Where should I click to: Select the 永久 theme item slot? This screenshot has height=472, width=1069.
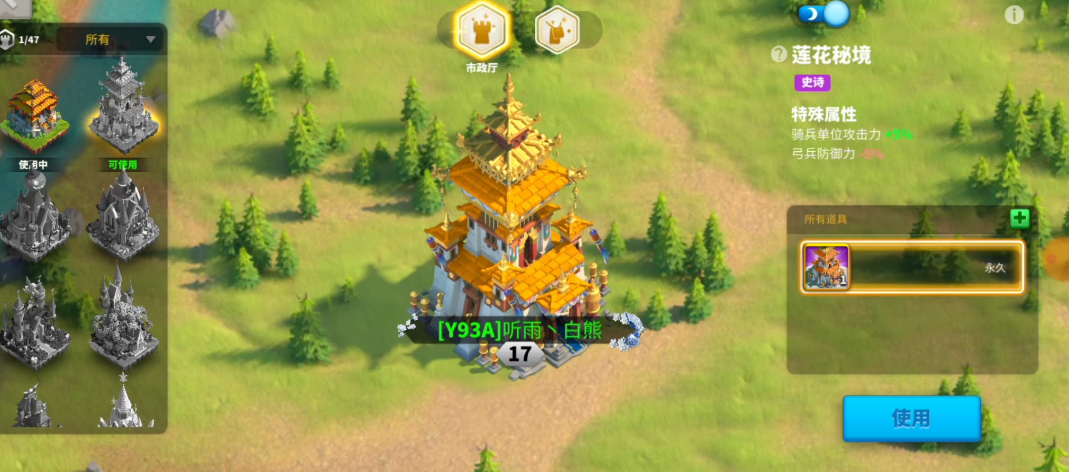point(912,267)
